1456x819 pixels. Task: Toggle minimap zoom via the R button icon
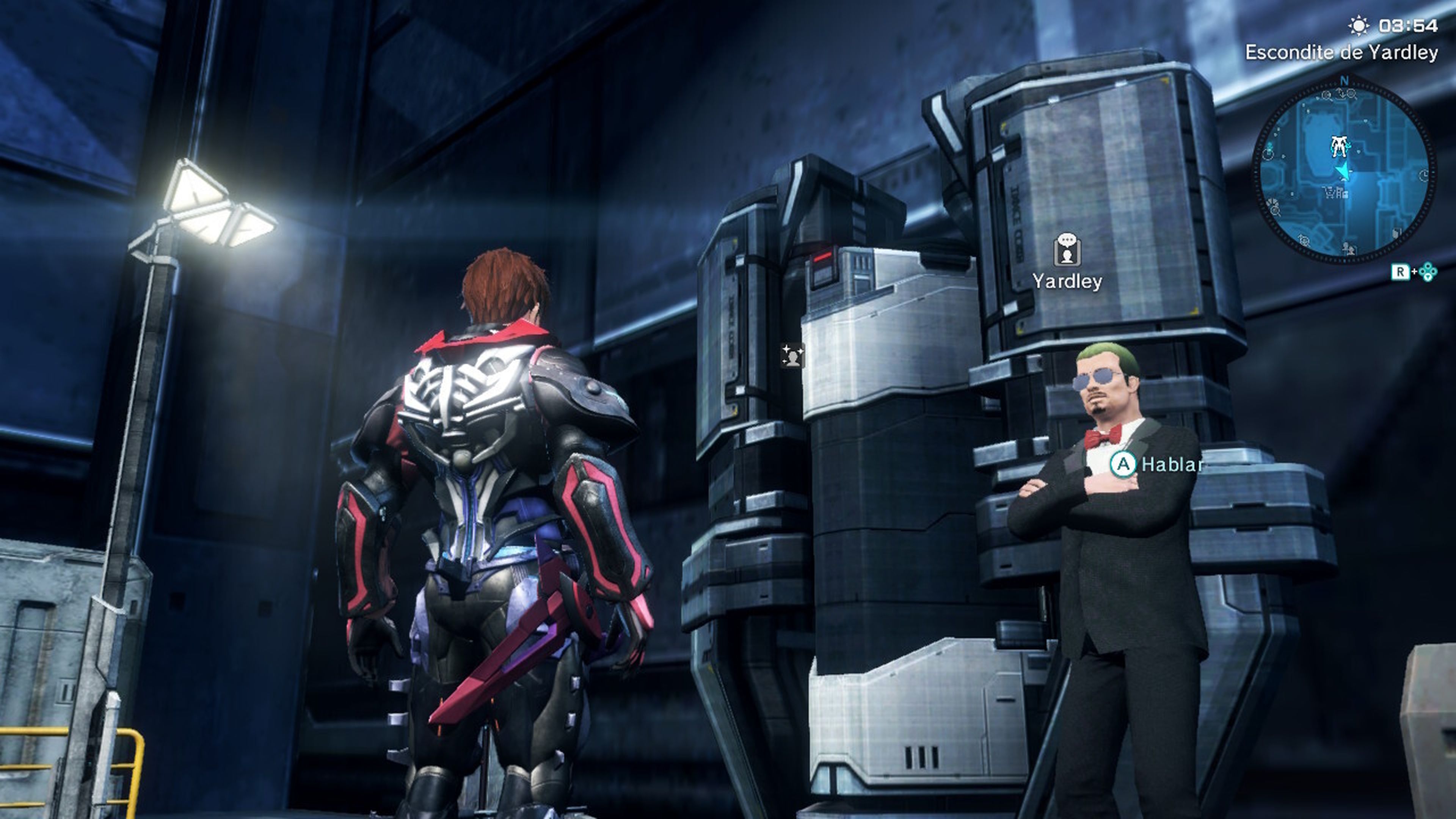click(x=1401, y=272)
